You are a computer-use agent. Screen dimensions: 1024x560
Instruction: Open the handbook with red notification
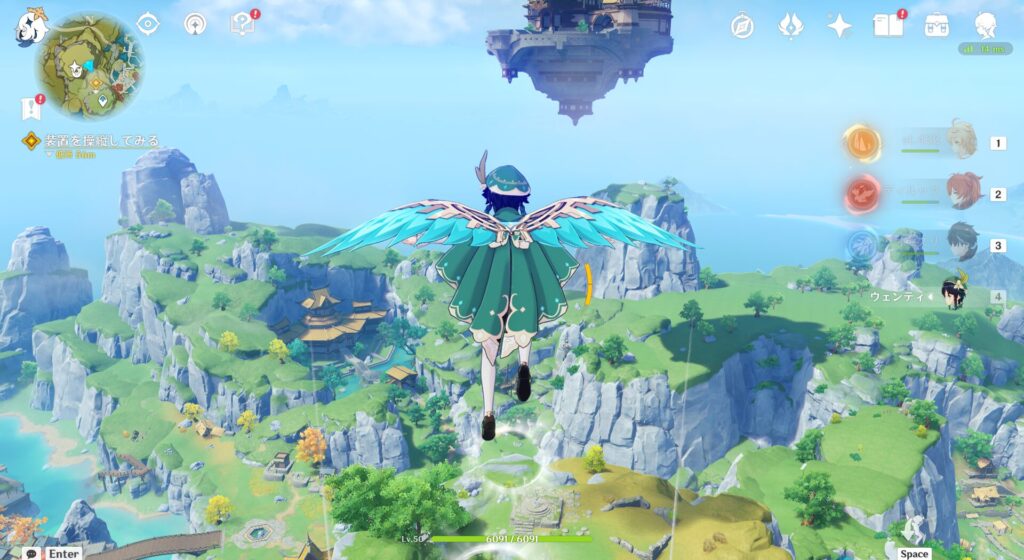pyautogui.click(x=888, y=25)
